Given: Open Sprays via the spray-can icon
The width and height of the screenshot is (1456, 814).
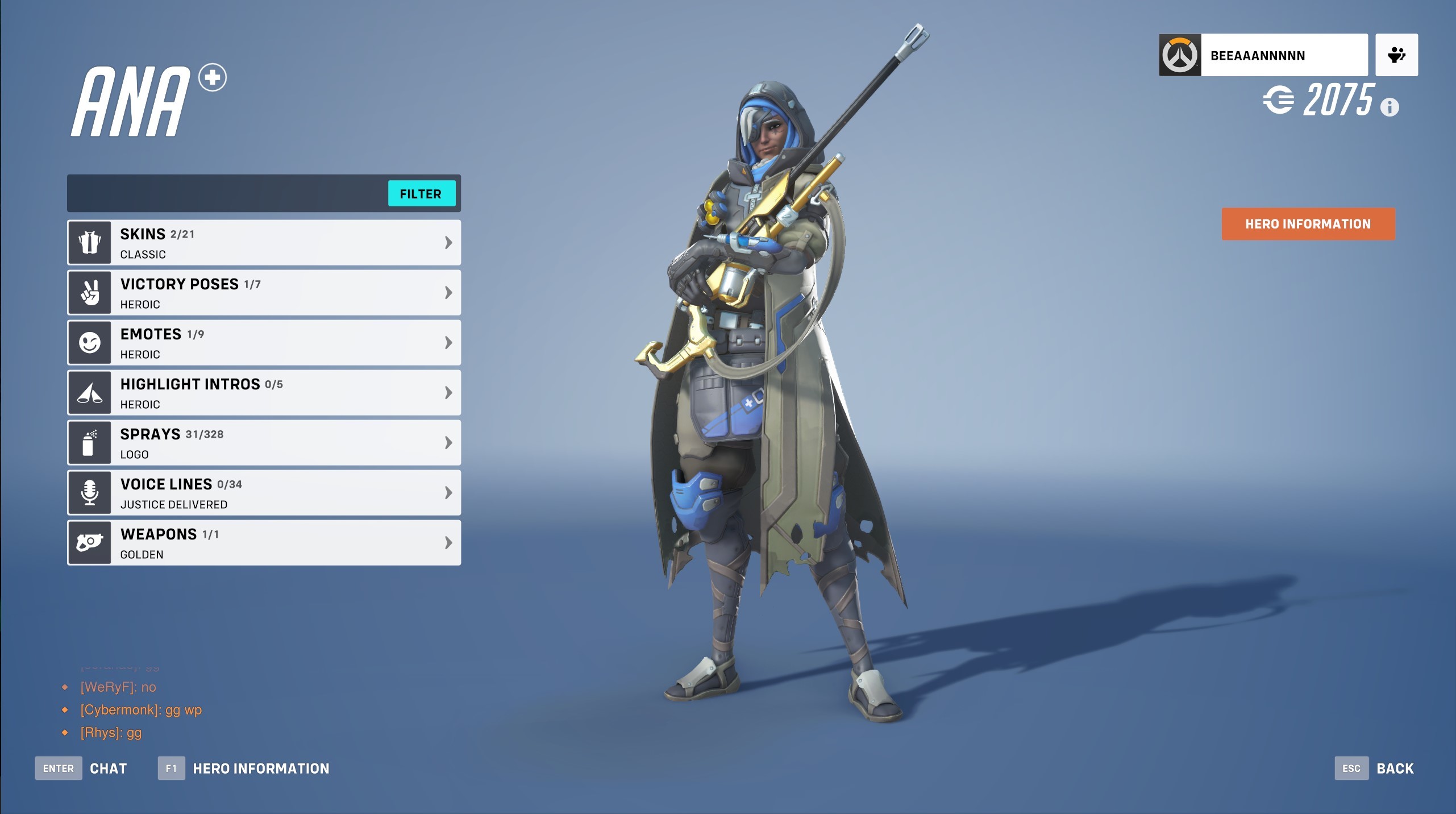Looking at the screenshot, I should pyautogui.click(x=90, y=443).
